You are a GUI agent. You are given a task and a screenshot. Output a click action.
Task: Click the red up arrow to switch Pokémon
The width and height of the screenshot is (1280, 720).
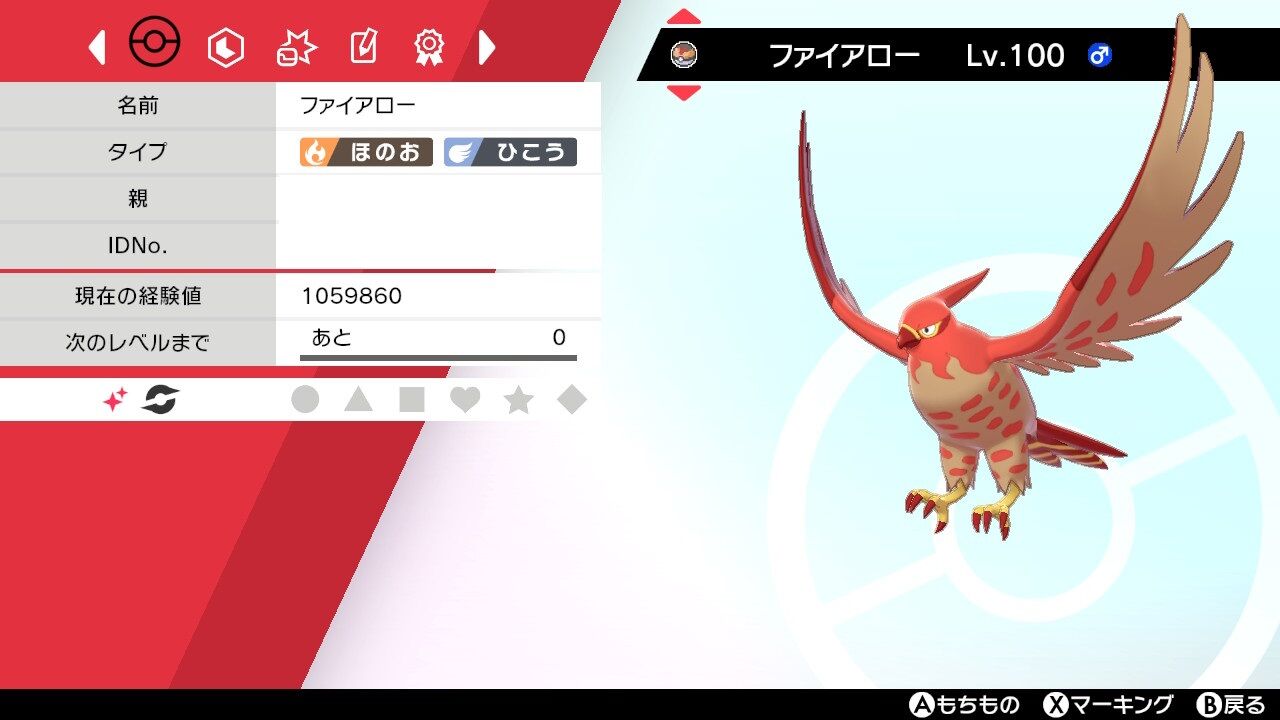(x=684, y=15)
